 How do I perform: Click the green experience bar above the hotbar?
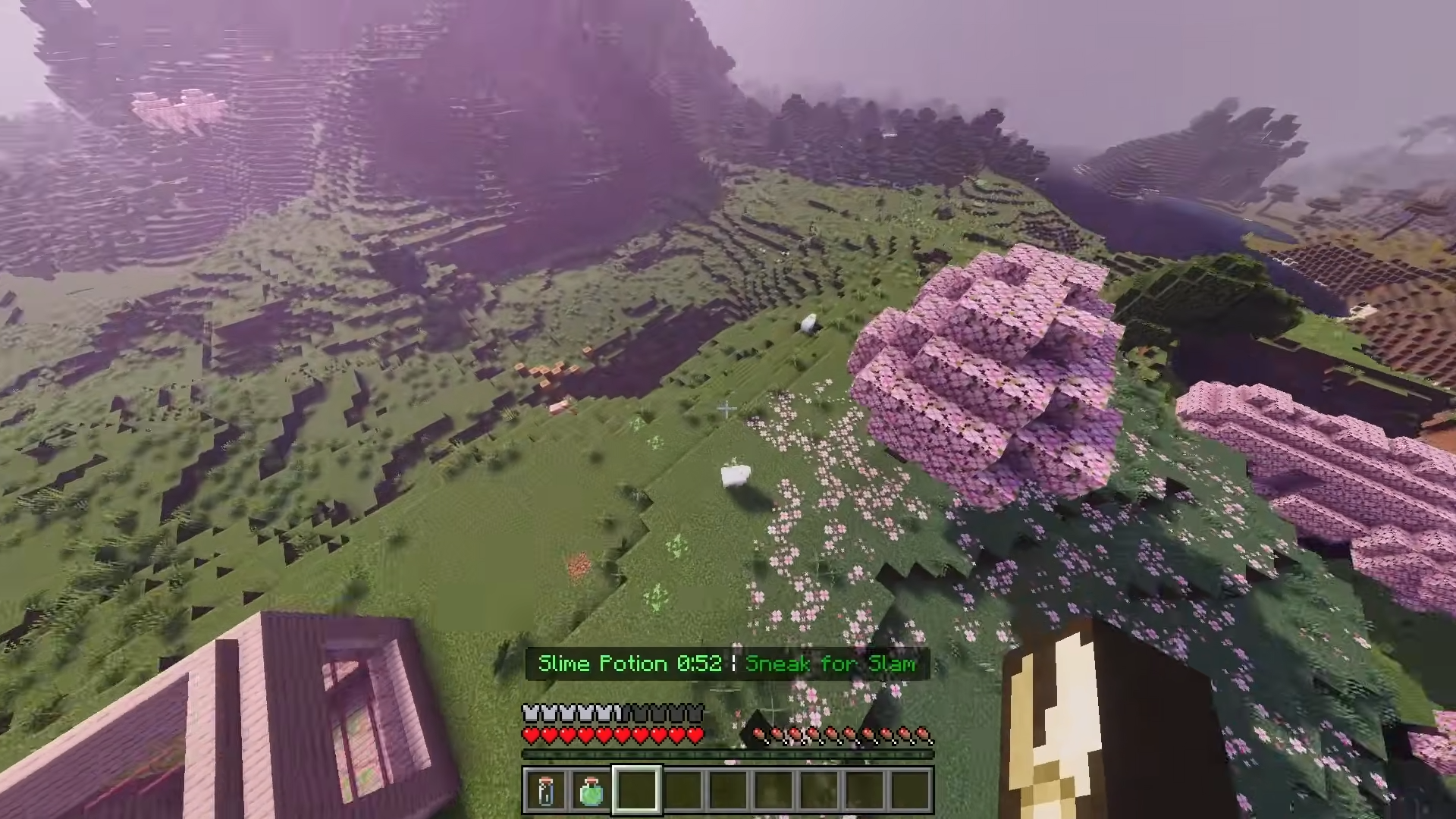(728, 754)
